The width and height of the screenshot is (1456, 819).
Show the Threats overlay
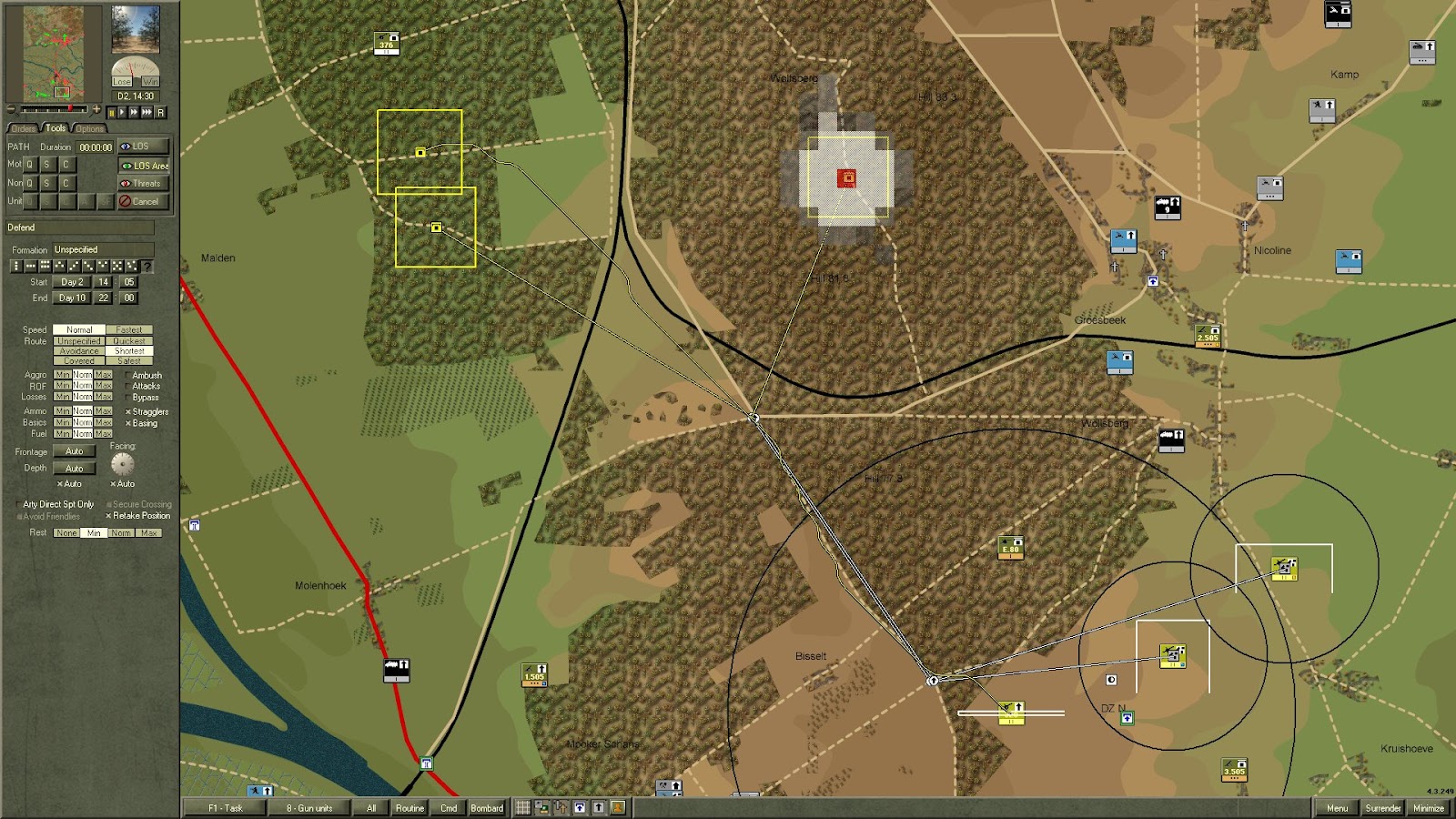pyautogui.click(x=143, y=184)
